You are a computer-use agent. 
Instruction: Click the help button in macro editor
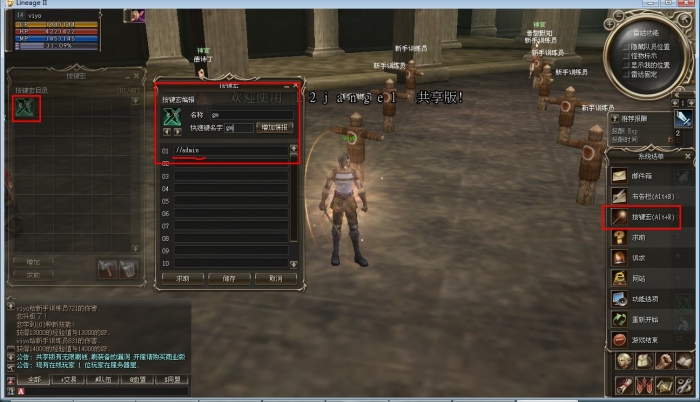(183, 278)
